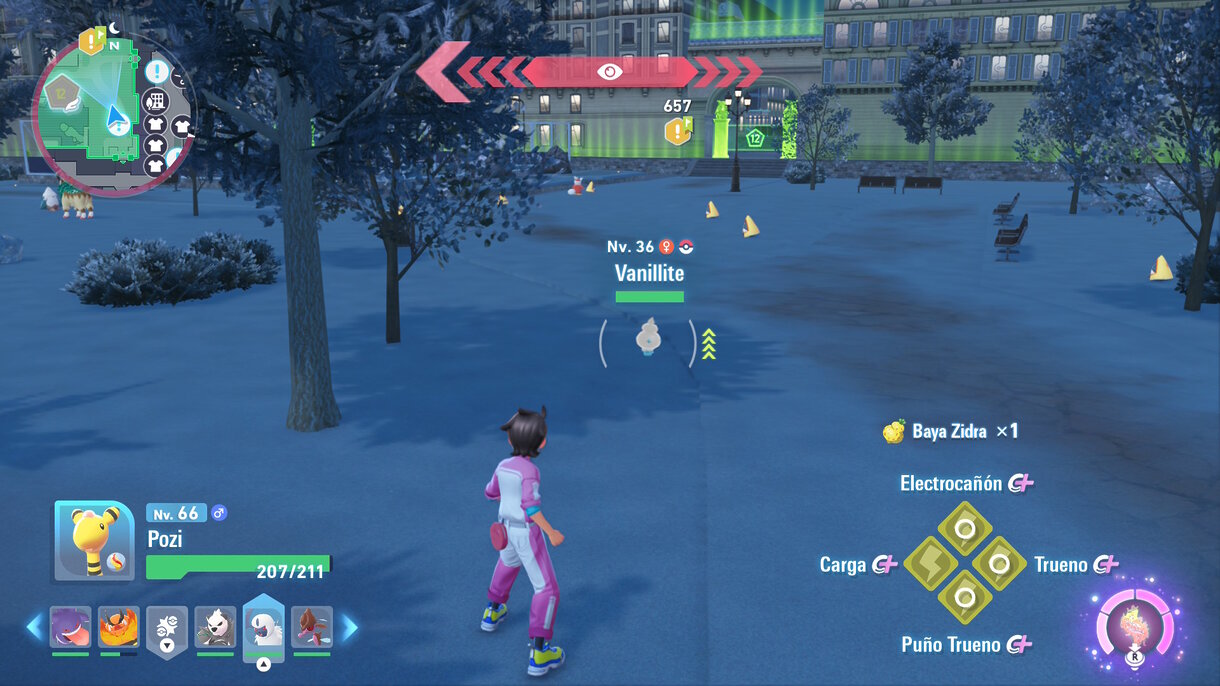1220x686 pixels.
Task: Choose Absol in the party bar
Action: 264,626
